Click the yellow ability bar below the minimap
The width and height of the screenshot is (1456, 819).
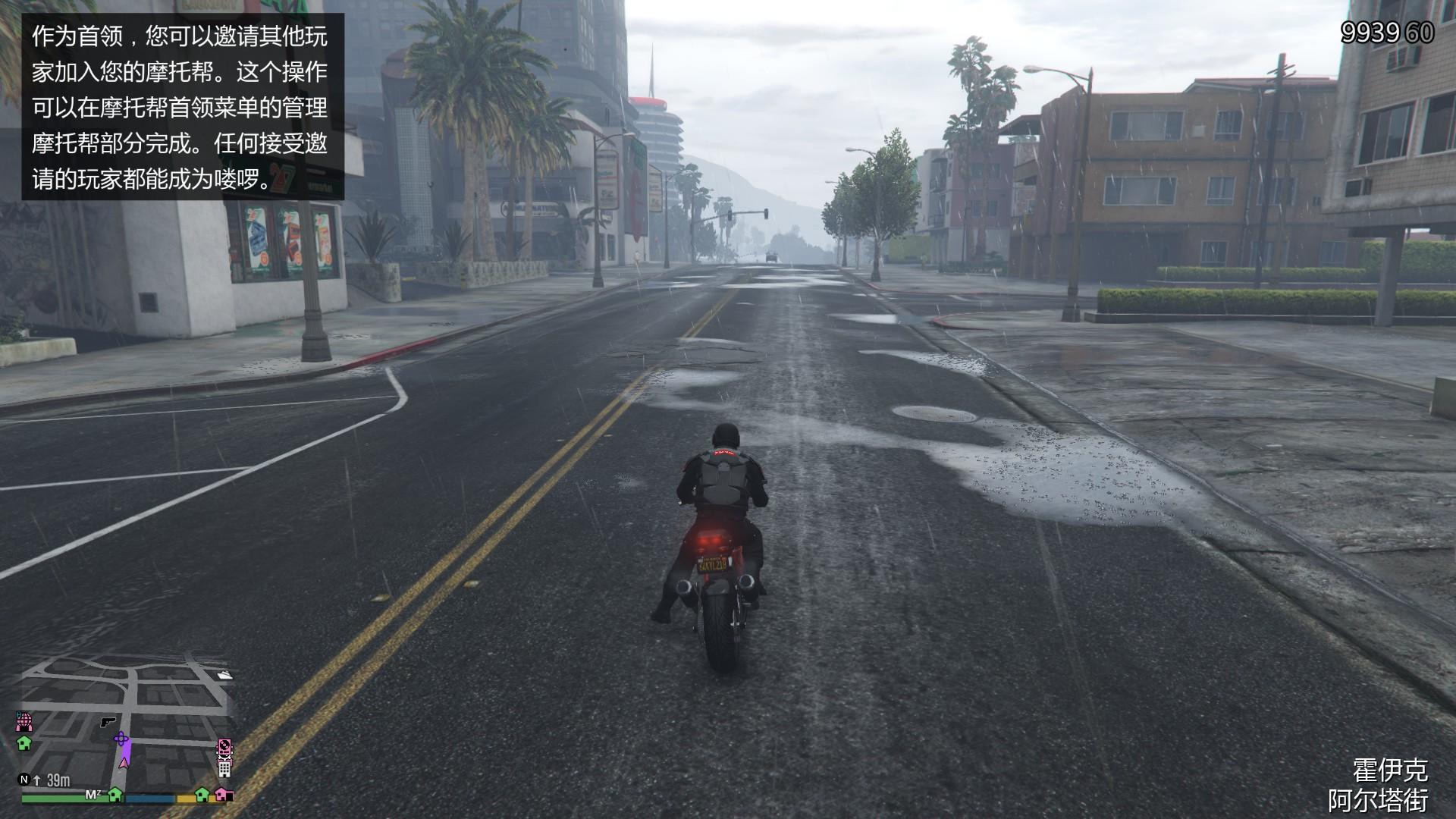[x=184, y=799]
